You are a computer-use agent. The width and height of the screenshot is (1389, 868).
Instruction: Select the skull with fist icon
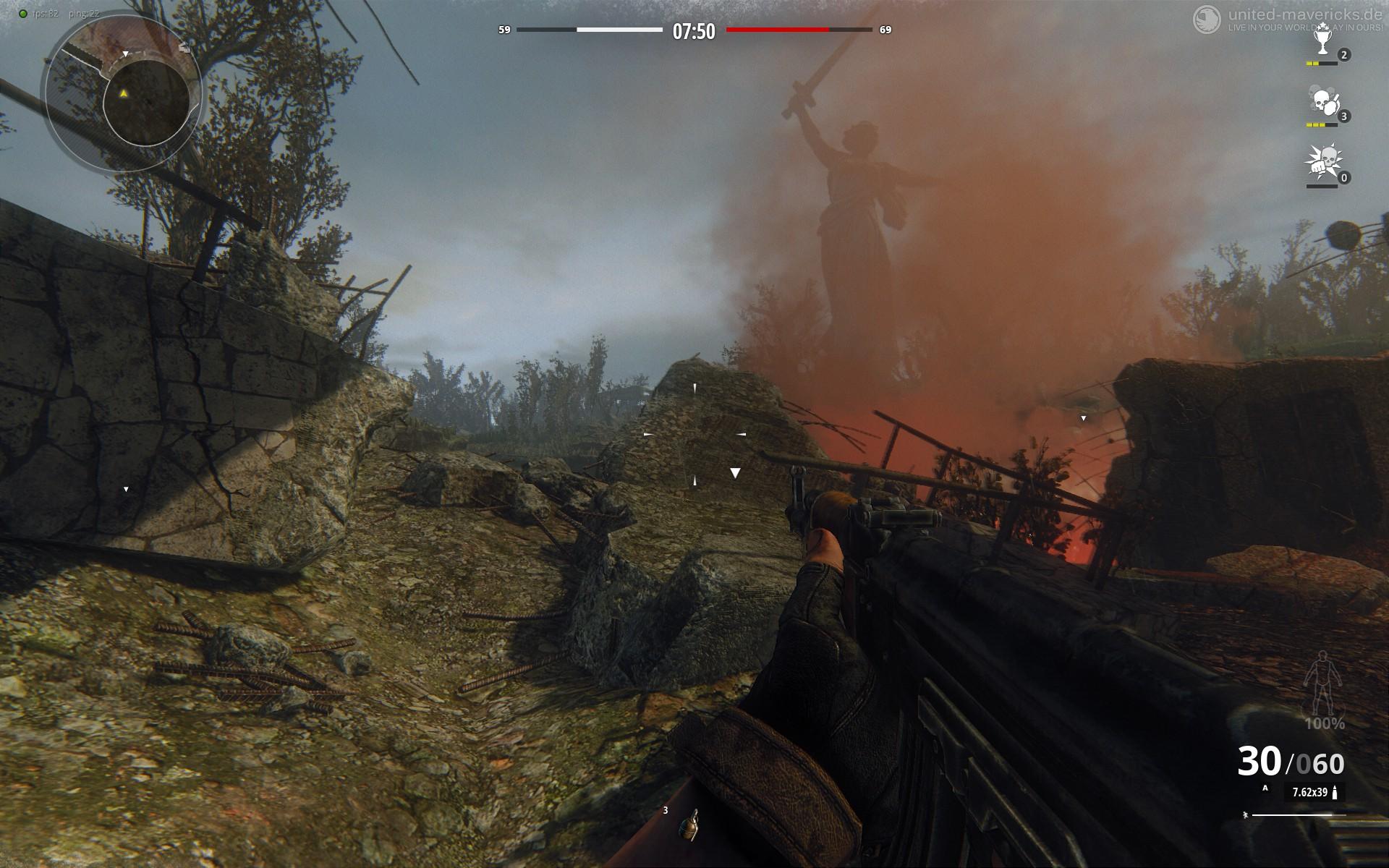1321,163
